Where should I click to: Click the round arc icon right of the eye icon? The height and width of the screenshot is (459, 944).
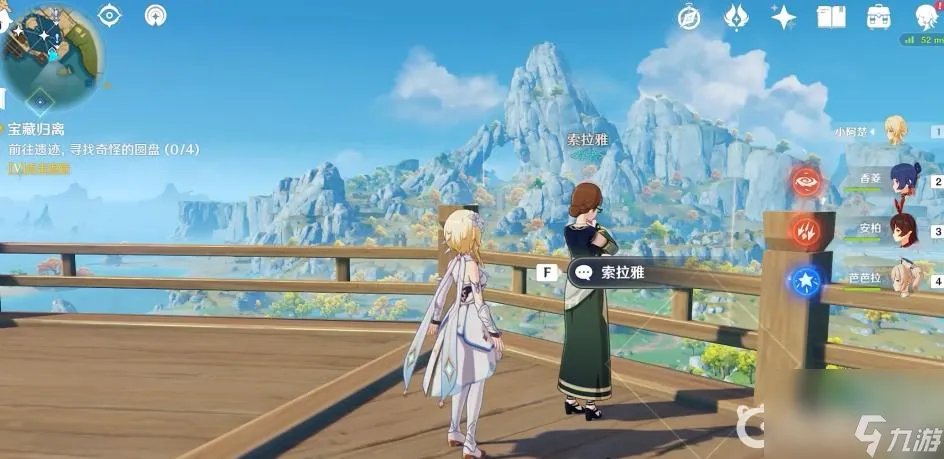click(x=156, y=15)
